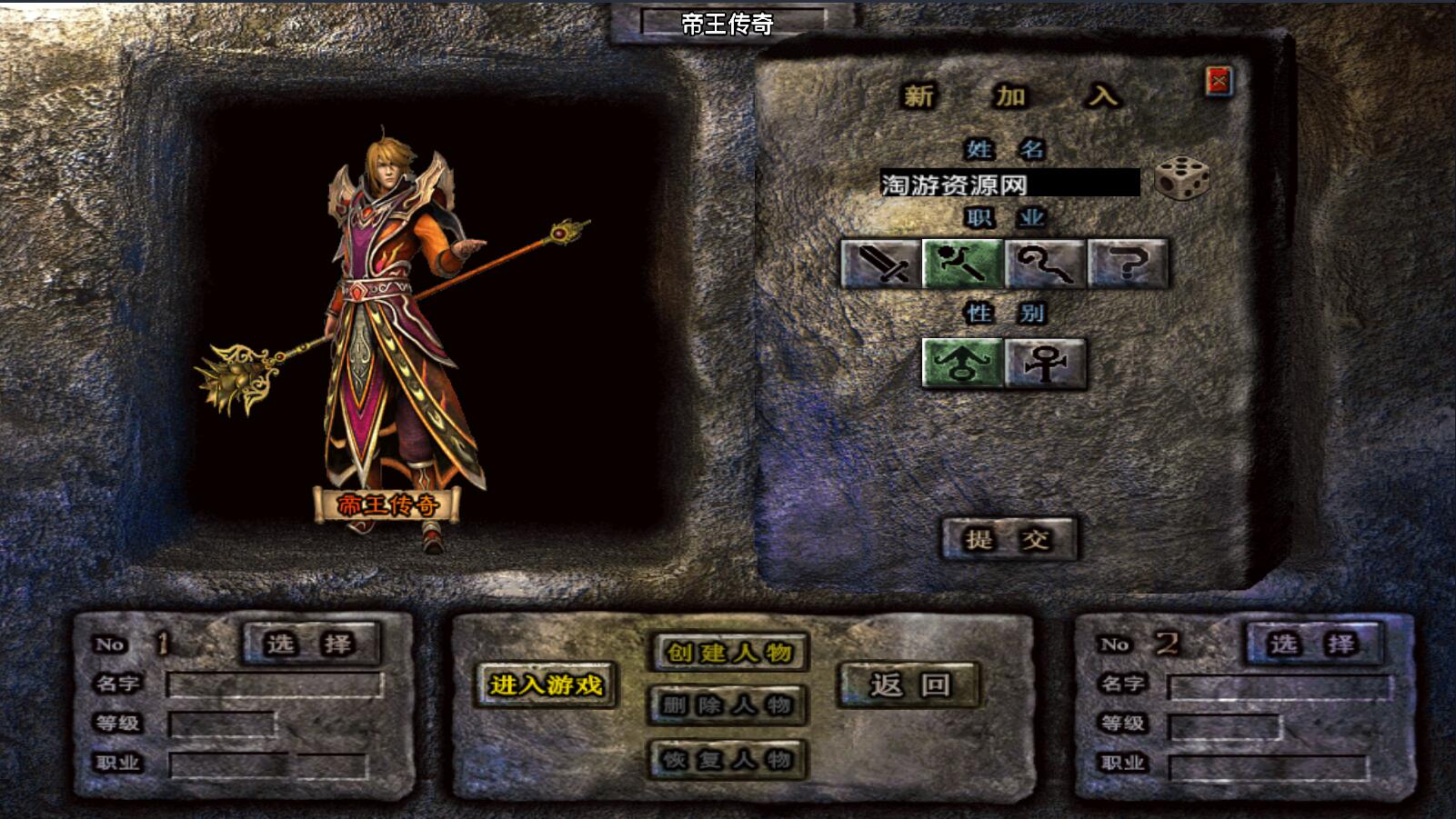
Task: Click the character name input field
Action: tap(1009, 184)
